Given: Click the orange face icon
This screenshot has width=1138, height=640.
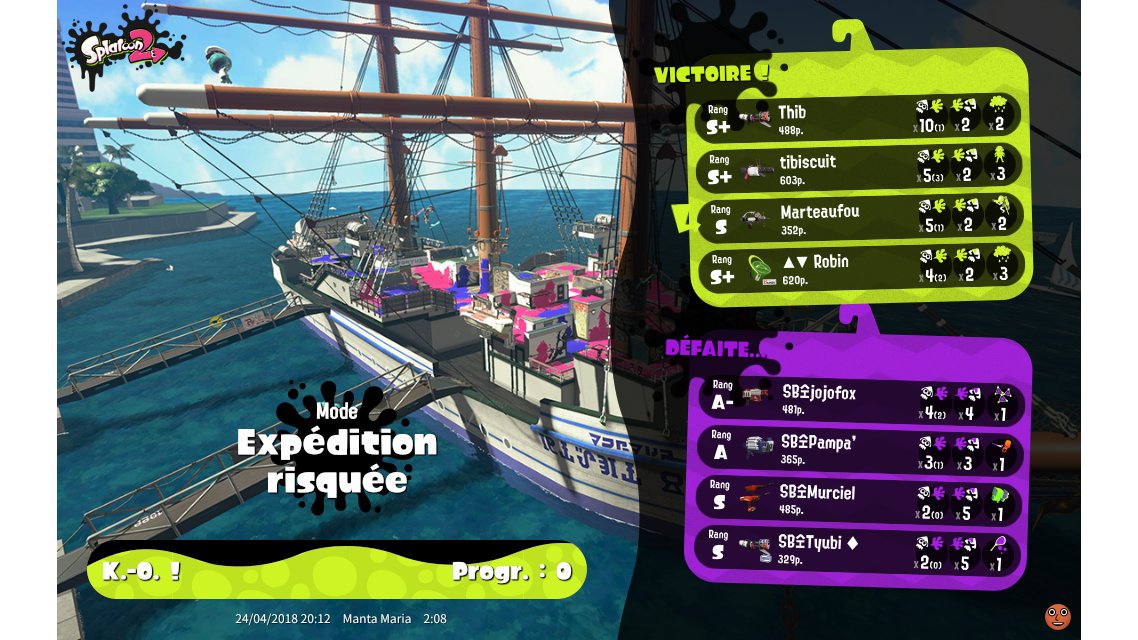Looking at the screenshot, I should pyautogui.click(x=1057, y=617).
